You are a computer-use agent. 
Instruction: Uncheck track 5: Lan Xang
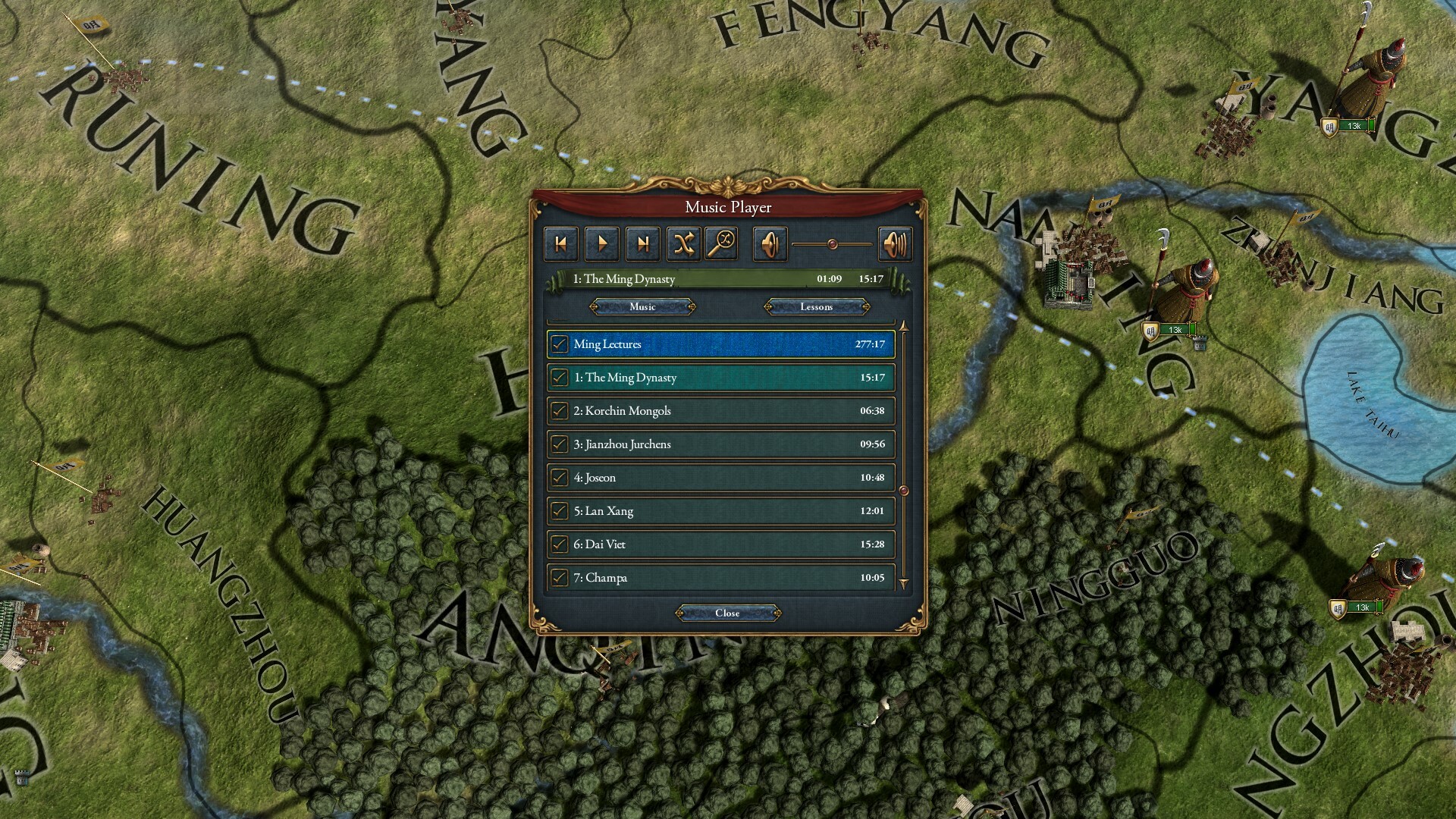559,510
